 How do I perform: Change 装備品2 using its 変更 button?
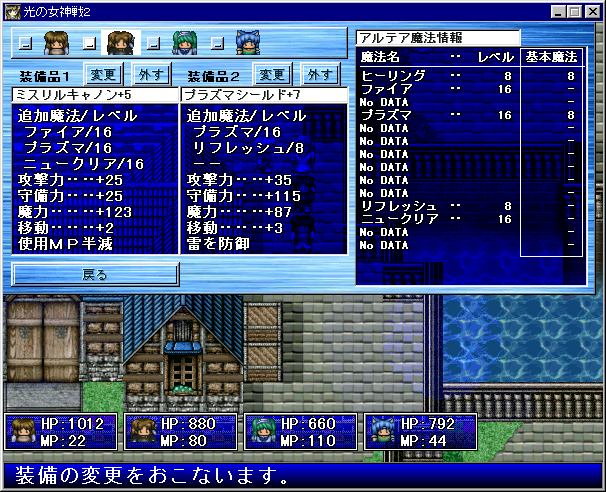point(271,74)
